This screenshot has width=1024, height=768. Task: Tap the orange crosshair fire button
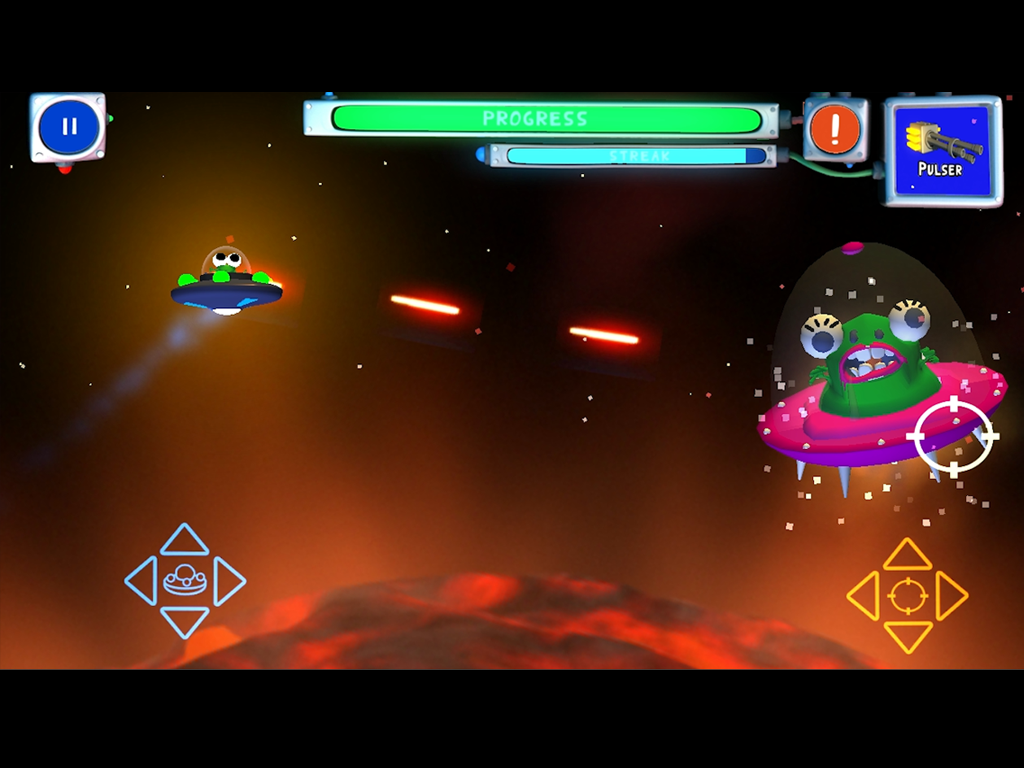pyautogui.click(x=908, y=596)
